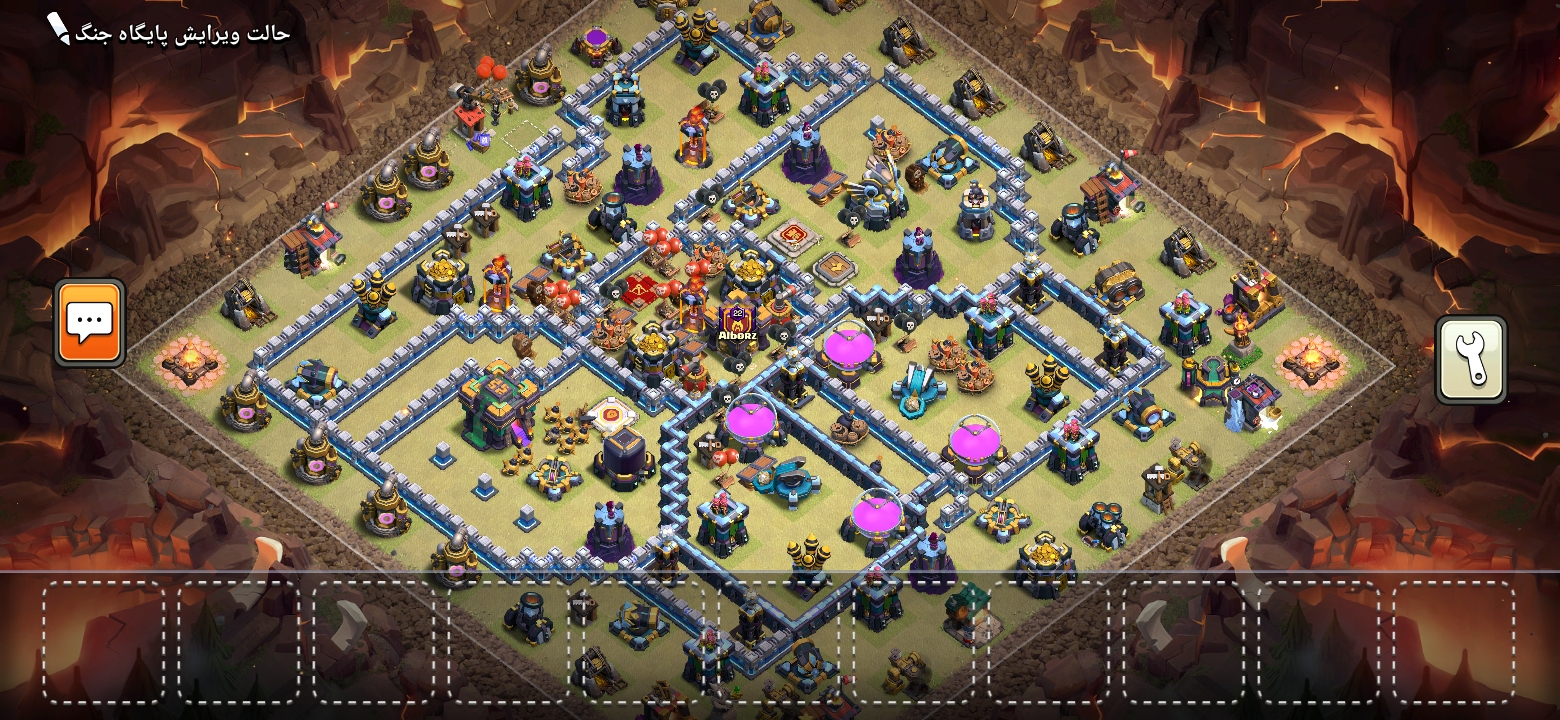1560x720 pixels.
Task: Tap the wrench tools button
Action: coord(1470,360)
